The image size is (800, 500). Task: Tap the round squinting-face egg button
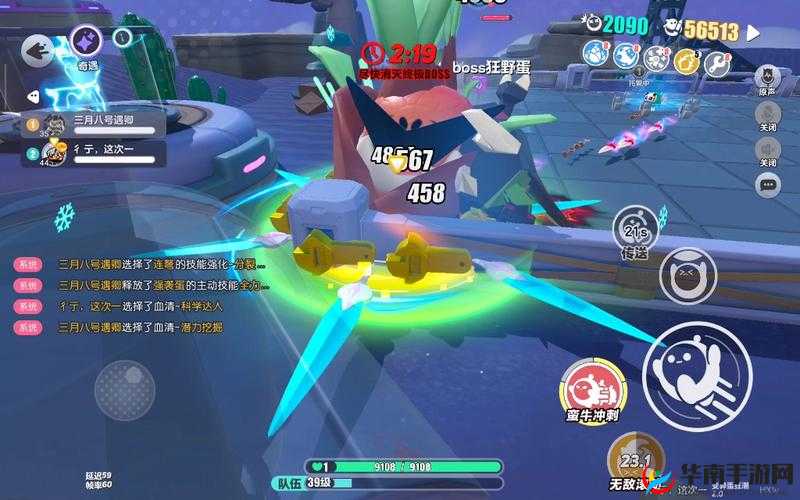coord(686,275)
